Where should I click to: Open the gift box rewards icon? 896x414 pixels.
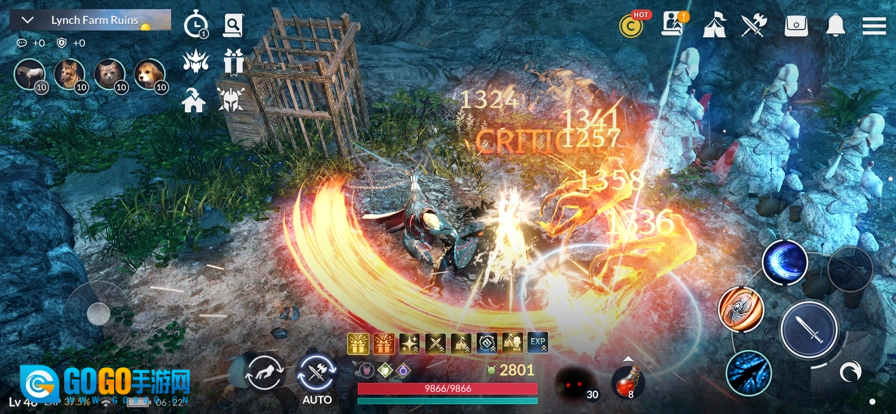tap(234, 62)
